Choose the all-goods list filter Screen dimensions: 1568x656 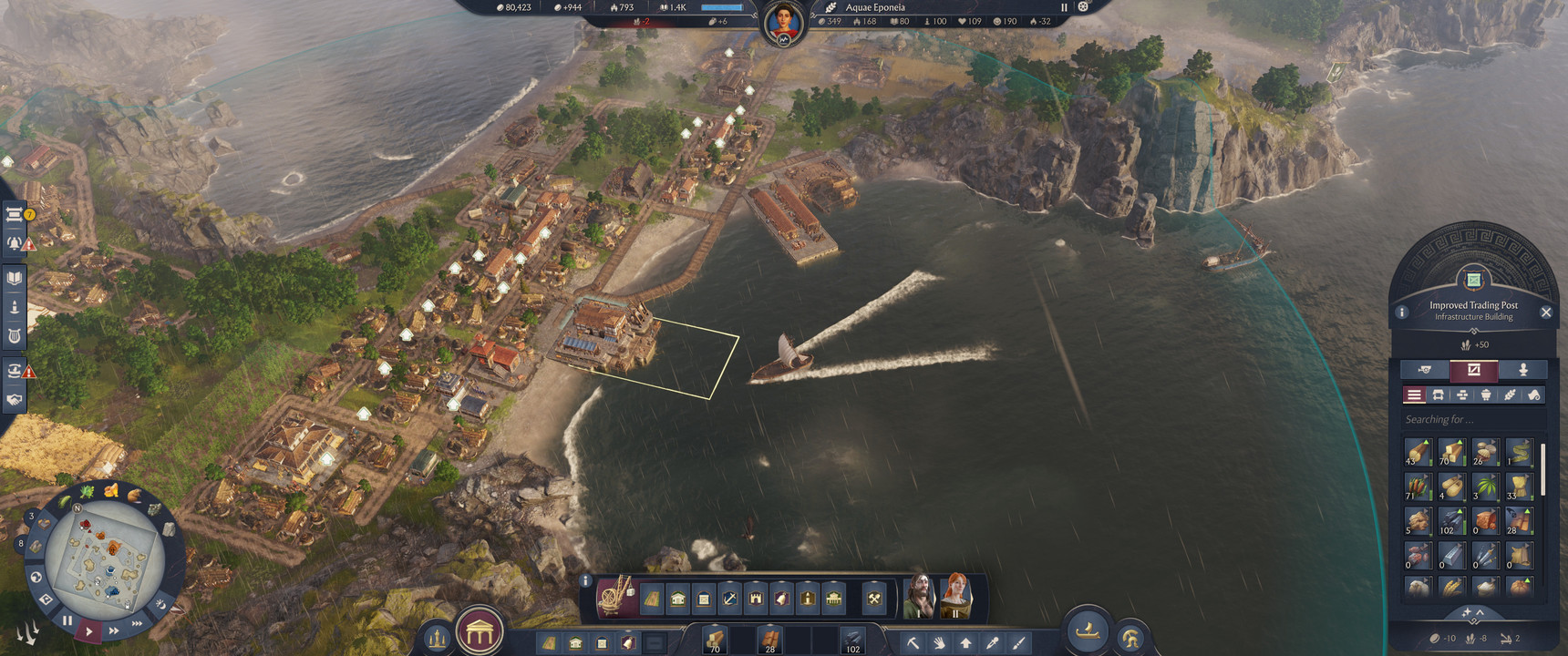[x=1414, y=395]
